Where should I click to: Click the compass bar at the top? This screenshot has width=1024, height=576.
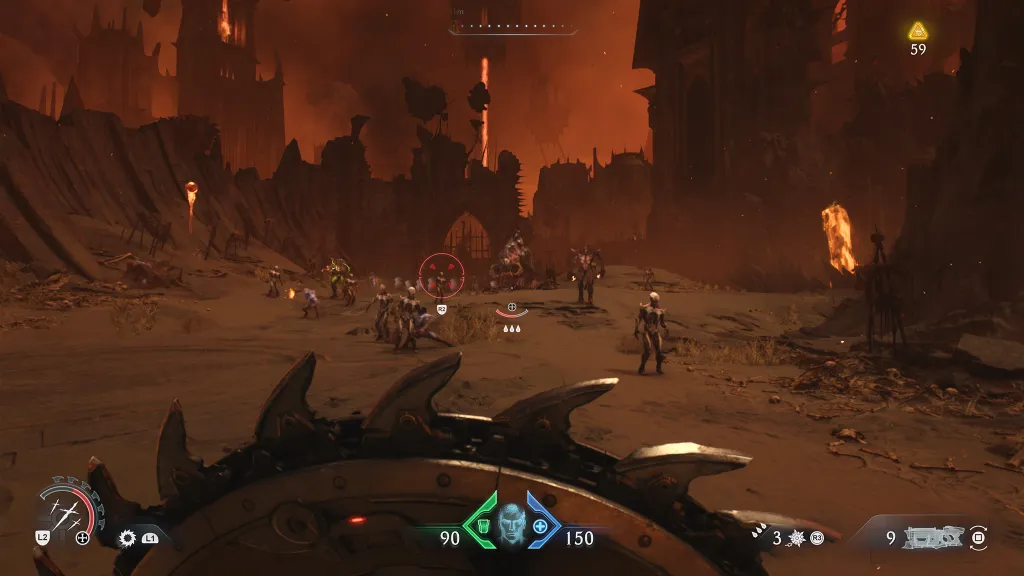[x=513, y=27]
